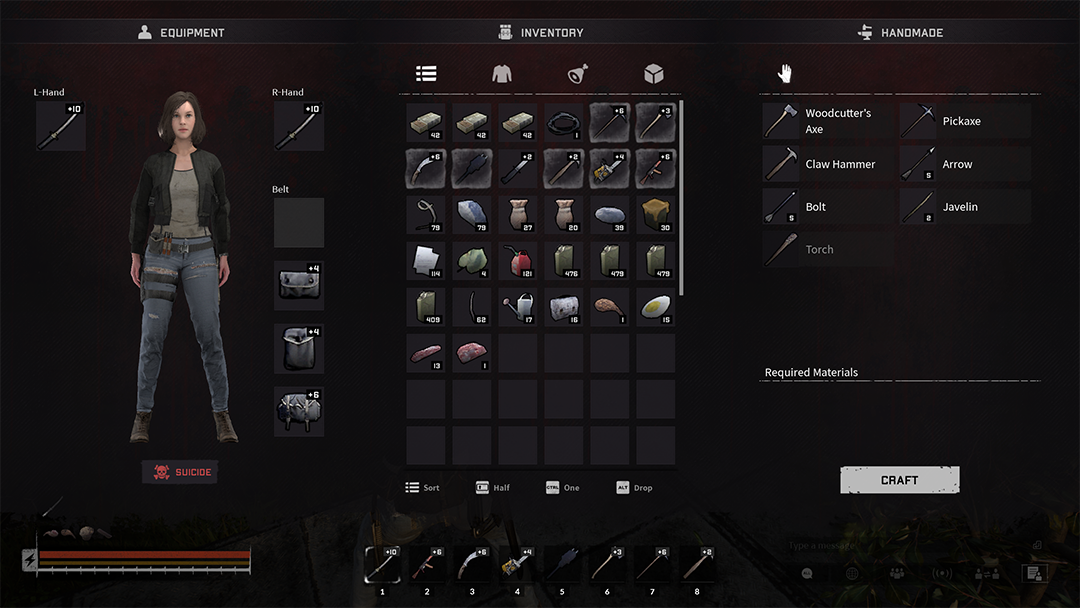Show the cube materials filter tab
Viewport: 1080px width, 608px height.
(x=654, y=73)
